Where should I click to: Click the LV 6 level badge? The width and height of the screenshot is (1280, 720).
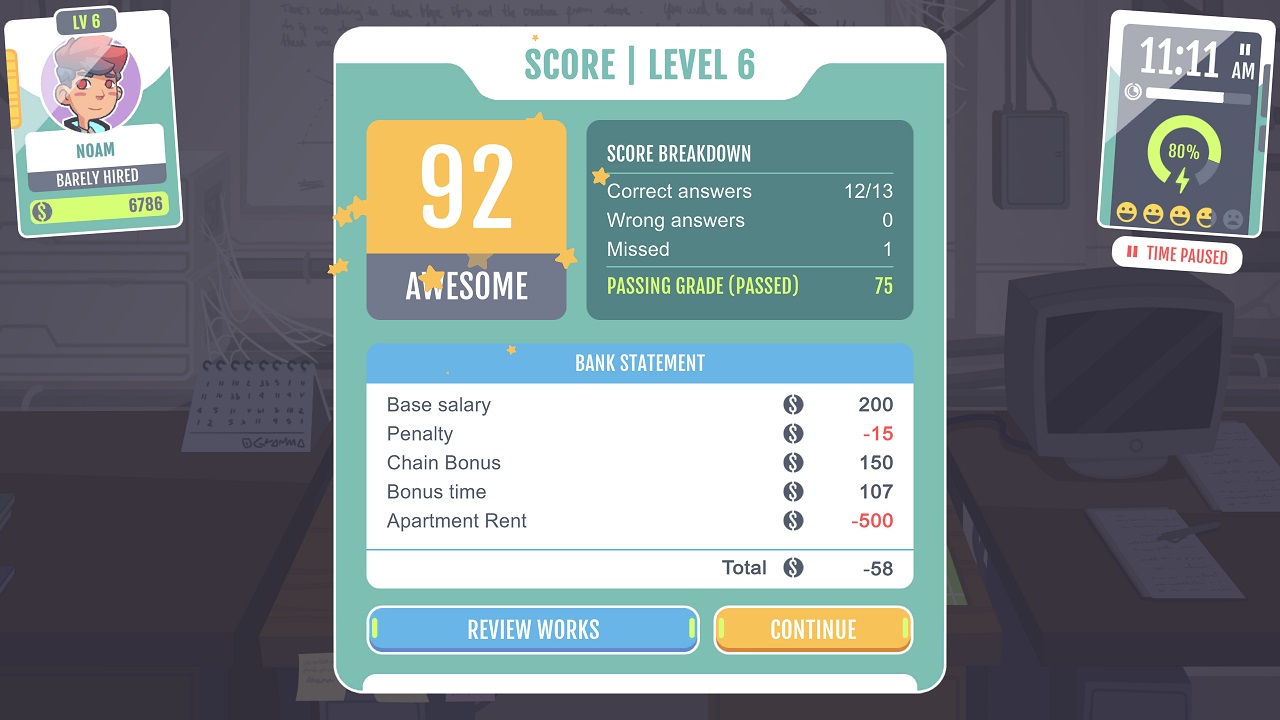click(x=84, y=19)
